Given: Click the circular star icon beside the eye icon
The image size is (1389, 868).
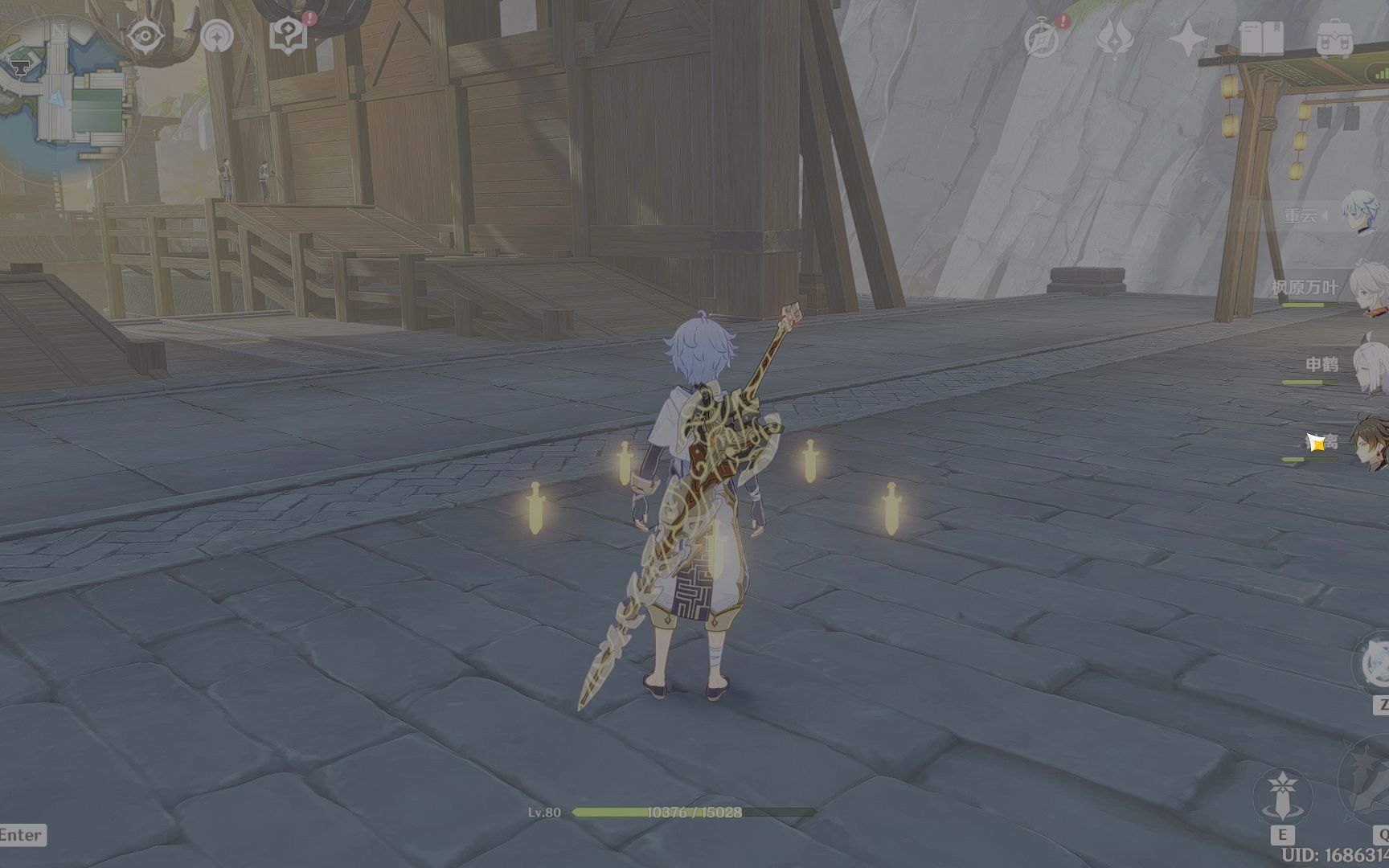Looking at the screenshot, I should pos(217,35).
